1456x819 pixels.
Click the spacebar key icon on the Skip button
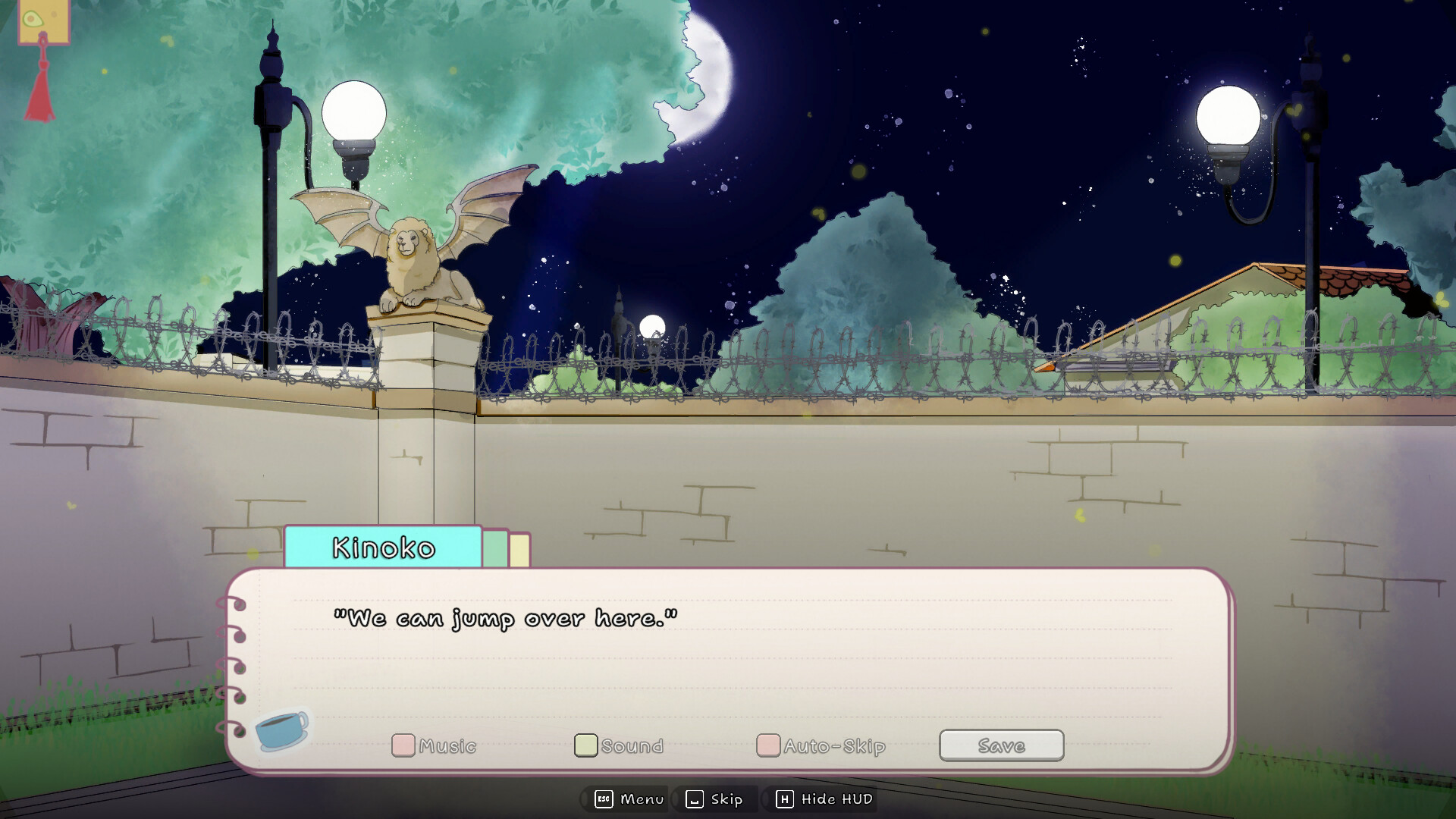point(695,799)
